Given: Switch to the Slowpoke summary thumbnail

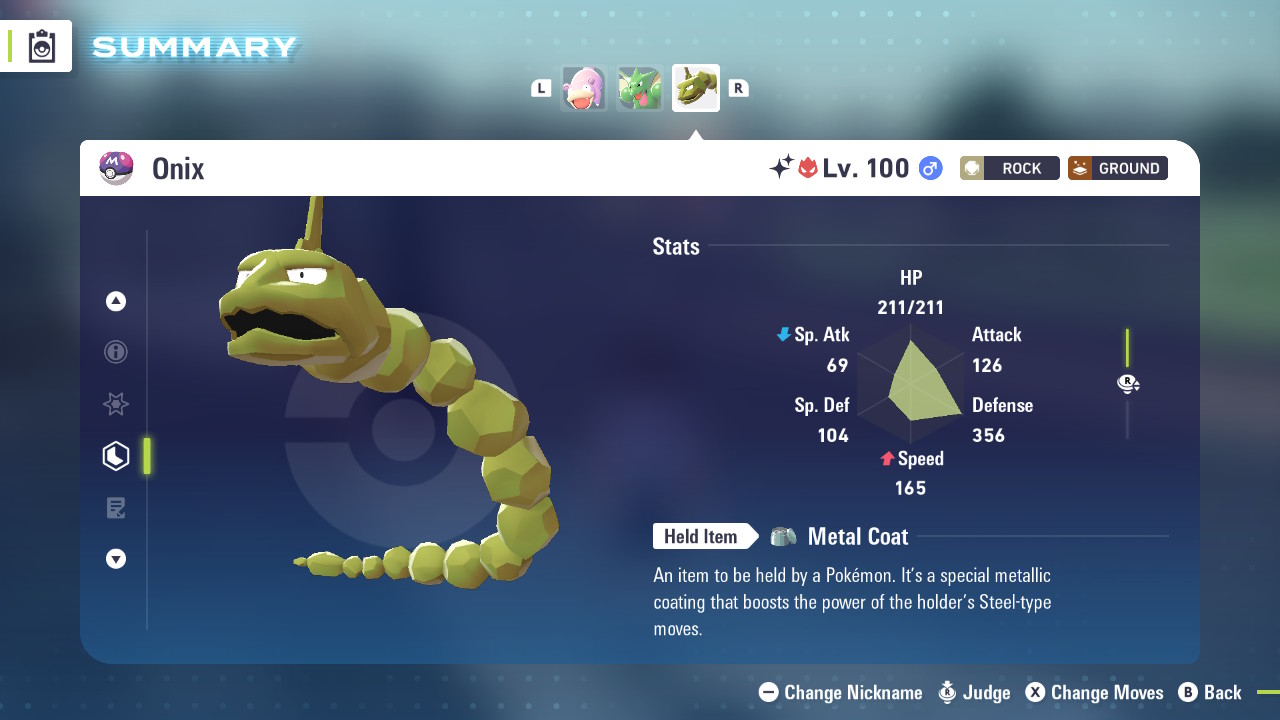Looking at the screenshot, I should pyautogui.click(x=584, y=88).
